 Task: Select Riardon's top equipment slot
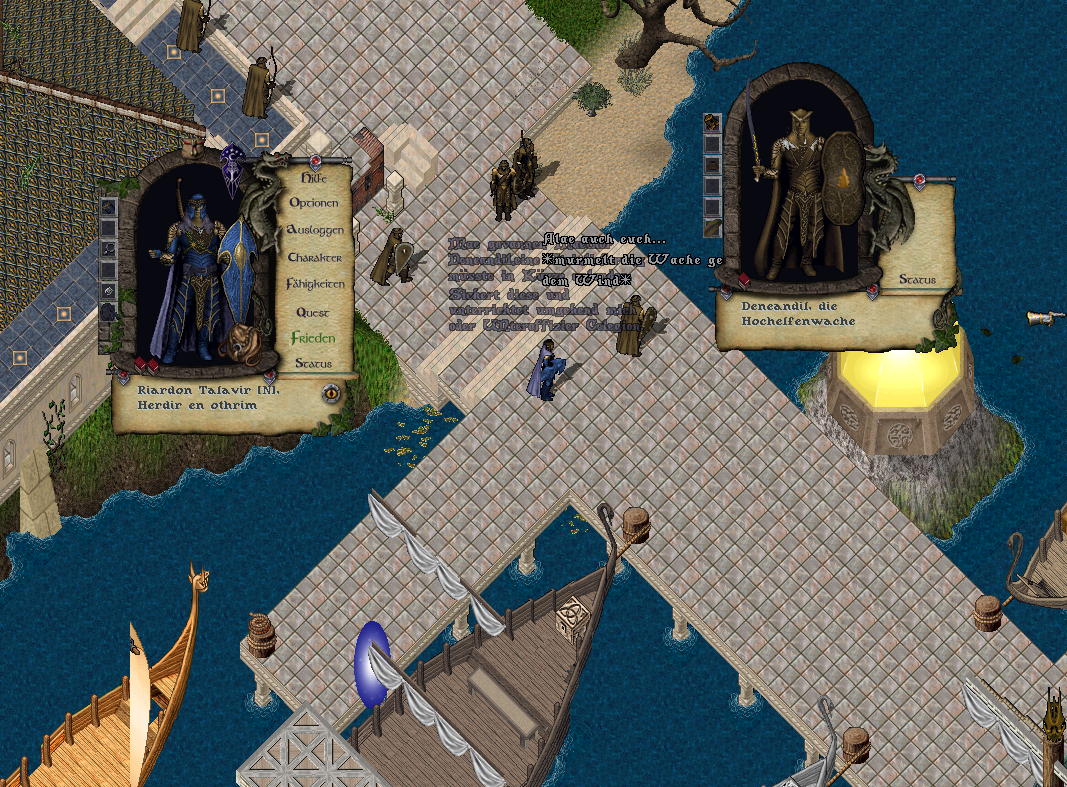[108, 207]
